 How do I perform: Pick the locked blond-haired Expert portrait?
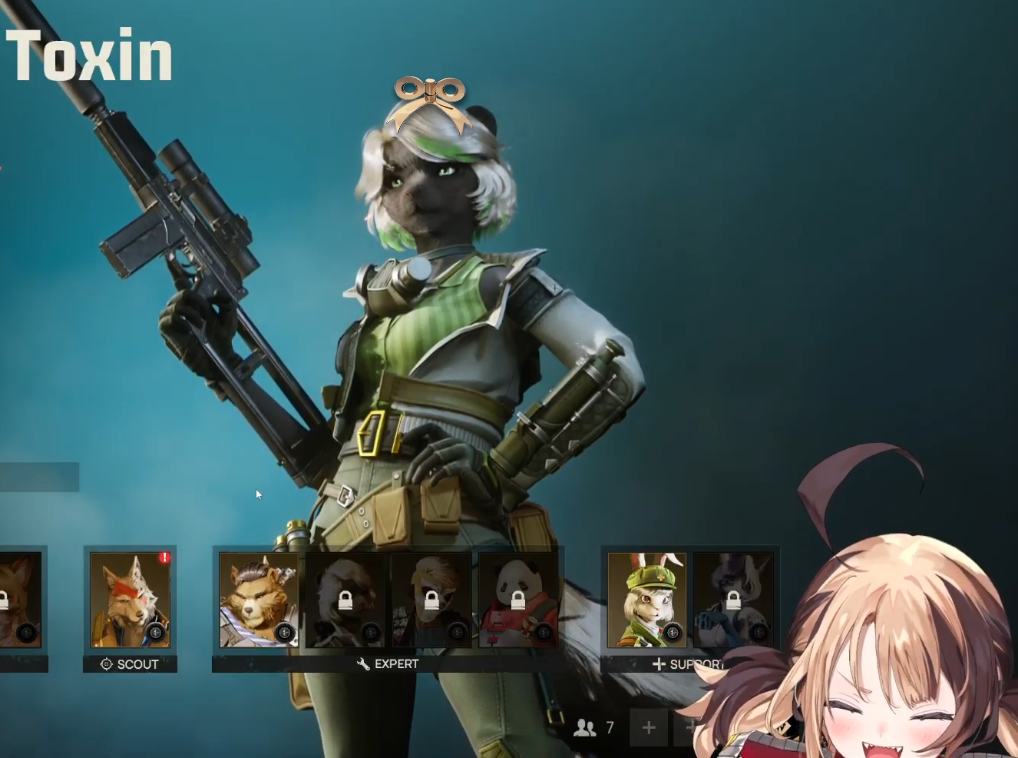coord(431,599)
